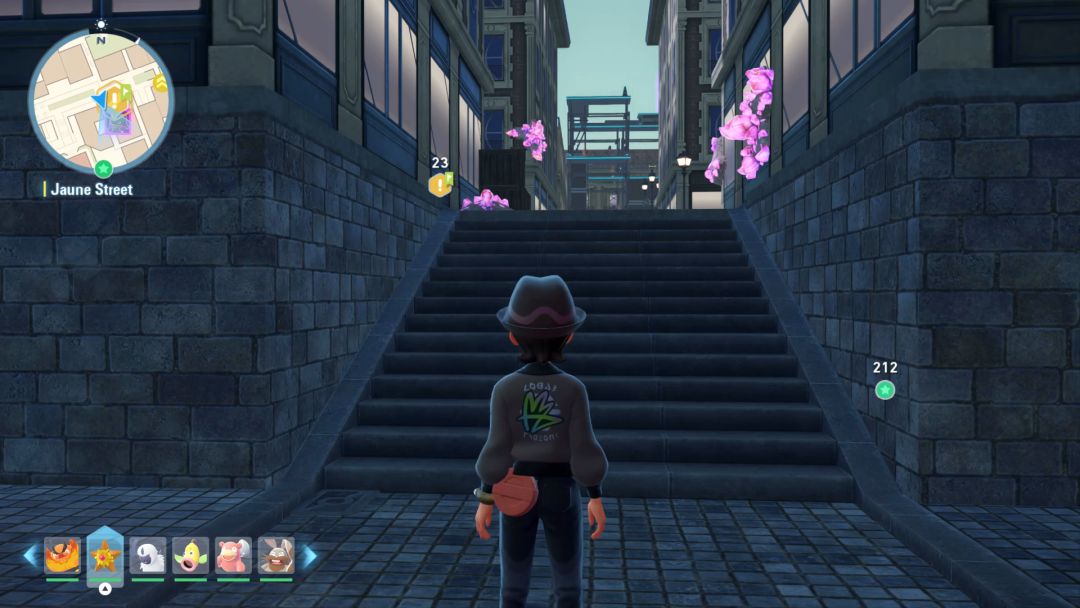Choose the fiery orange Pokémon in party bar
This screenshot has width=1080, height=608.
(61, 555)
